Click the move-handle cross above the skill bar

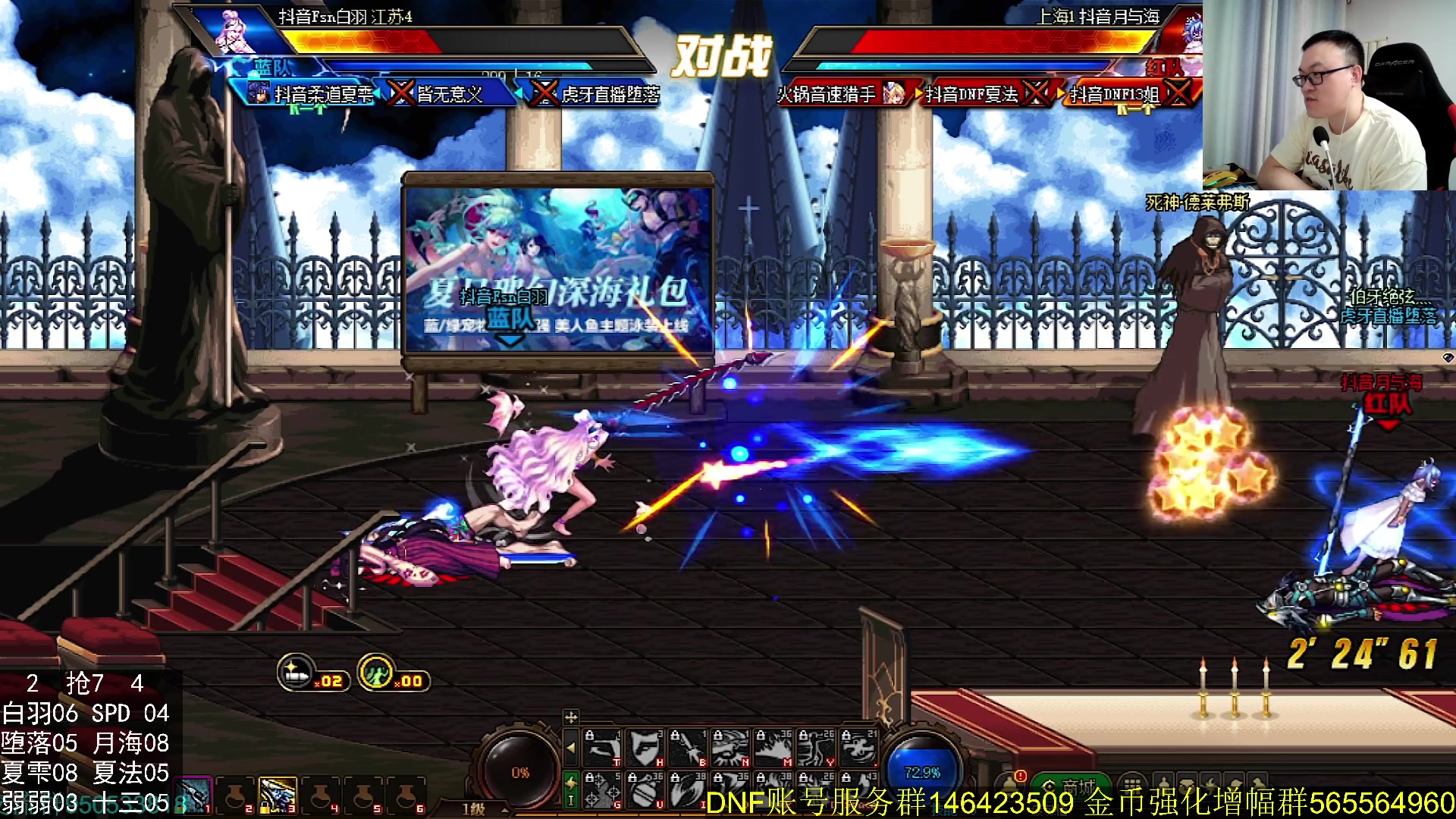[x=571, y=717]
